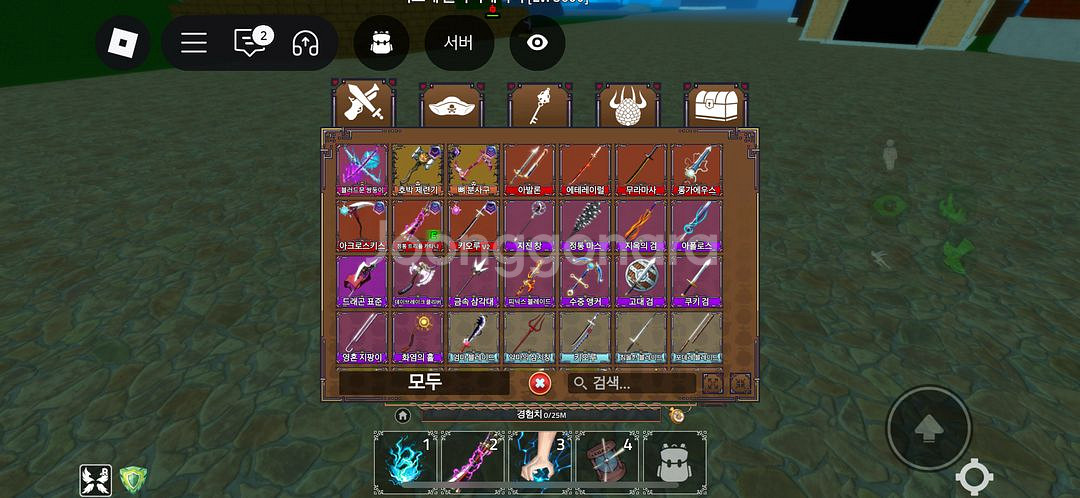This screenshot has height=498, width=1080.
Task: Close the inventory with the red X
Action: click(x=540, y=383)
